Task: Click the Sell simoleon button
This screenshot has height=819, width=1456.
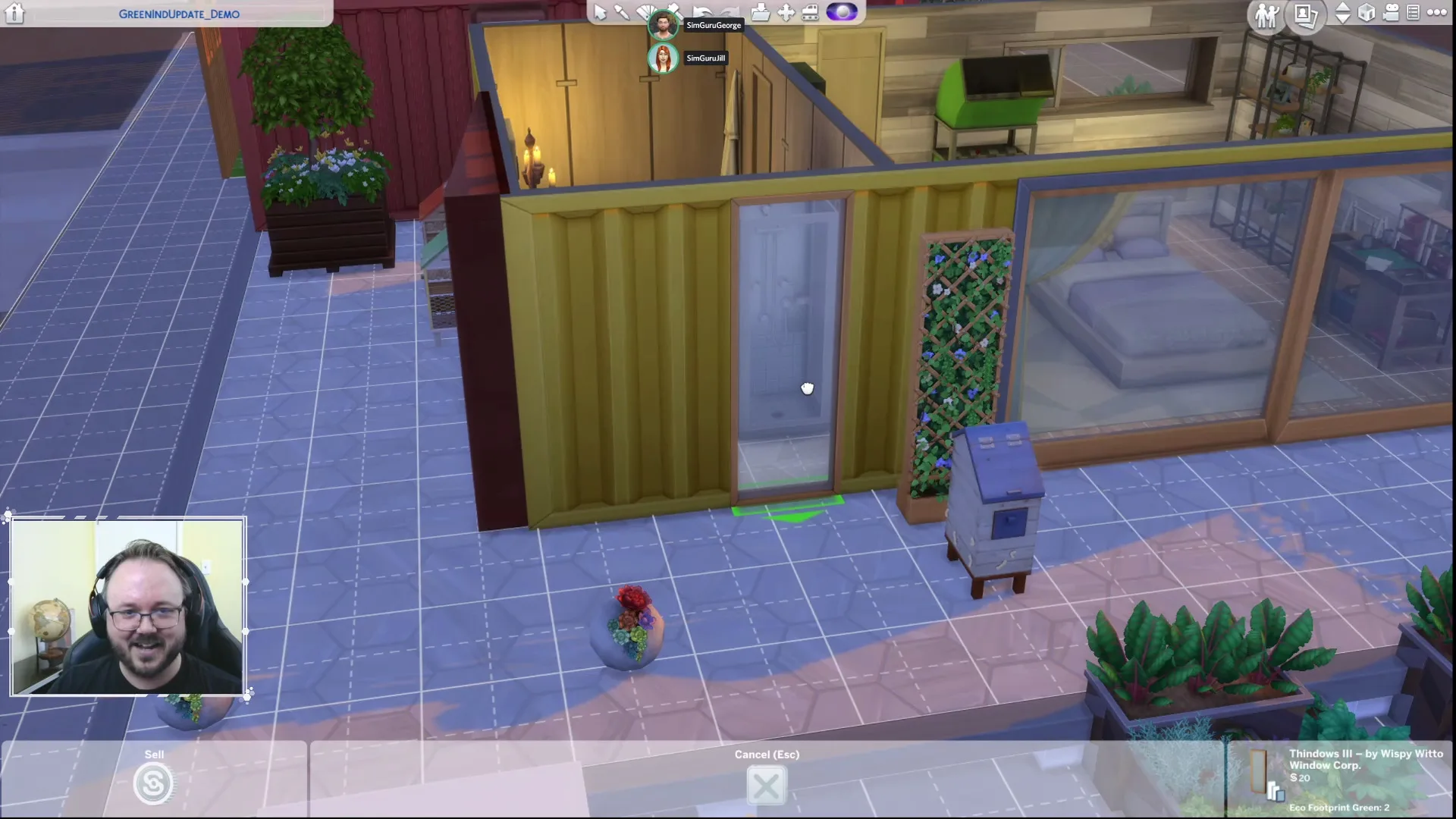Action: 152,783
